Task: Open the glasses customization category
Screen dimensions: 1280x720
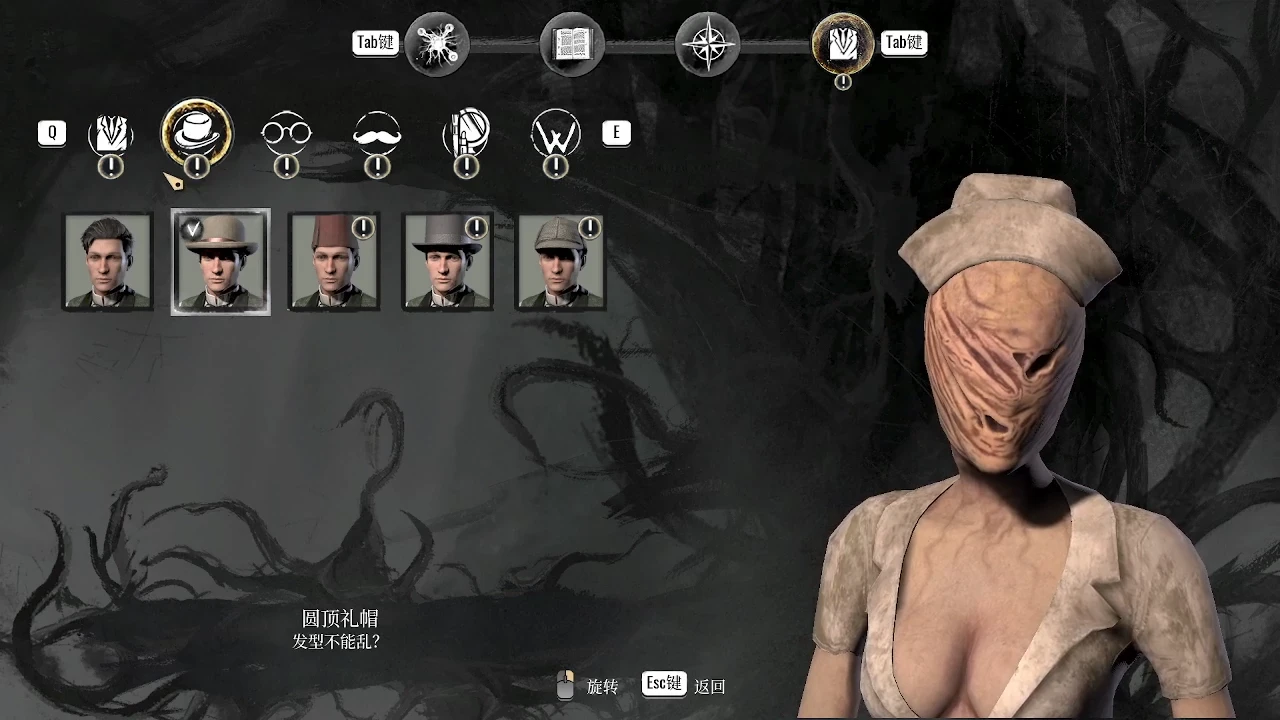Action: (x=286, y=133)
